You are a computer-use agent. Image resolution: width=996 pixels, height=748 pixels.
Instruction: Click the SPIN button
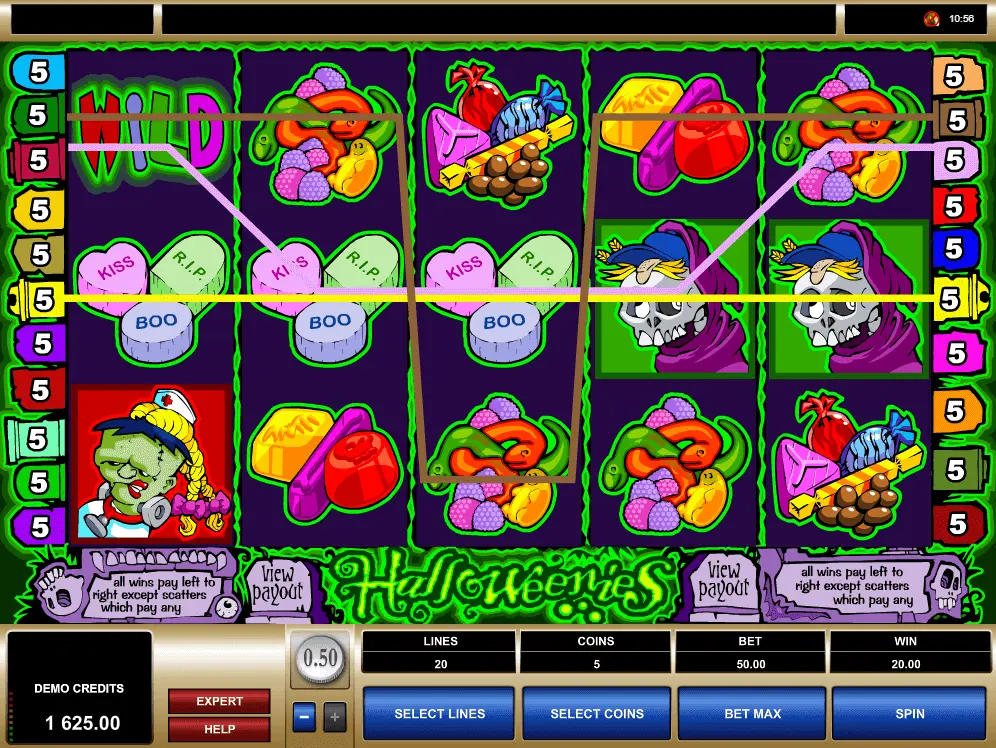pyautogui.click(x=909, y=713)
